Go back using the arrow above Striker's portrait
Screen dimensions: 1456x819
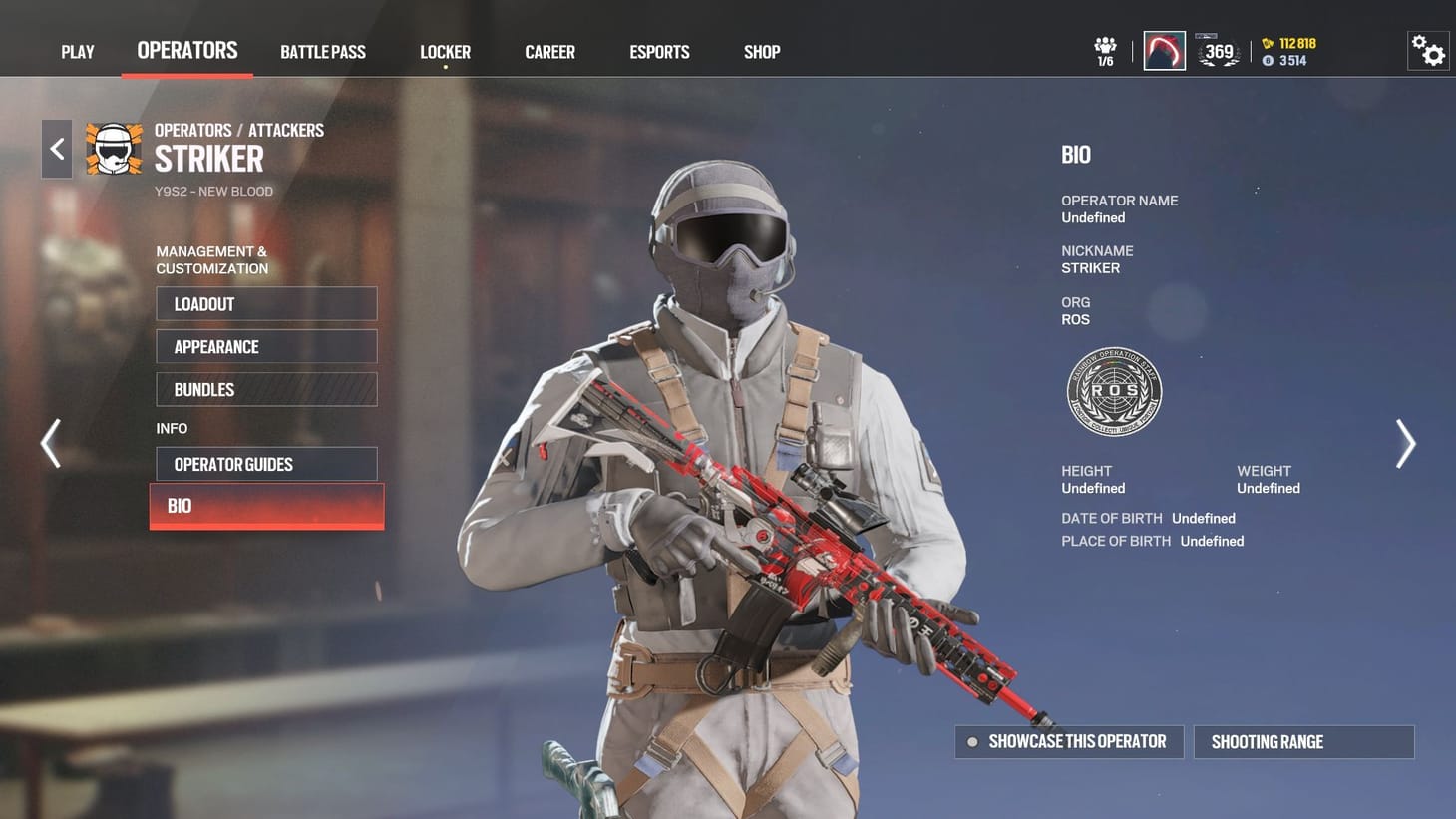pos(57,148)
